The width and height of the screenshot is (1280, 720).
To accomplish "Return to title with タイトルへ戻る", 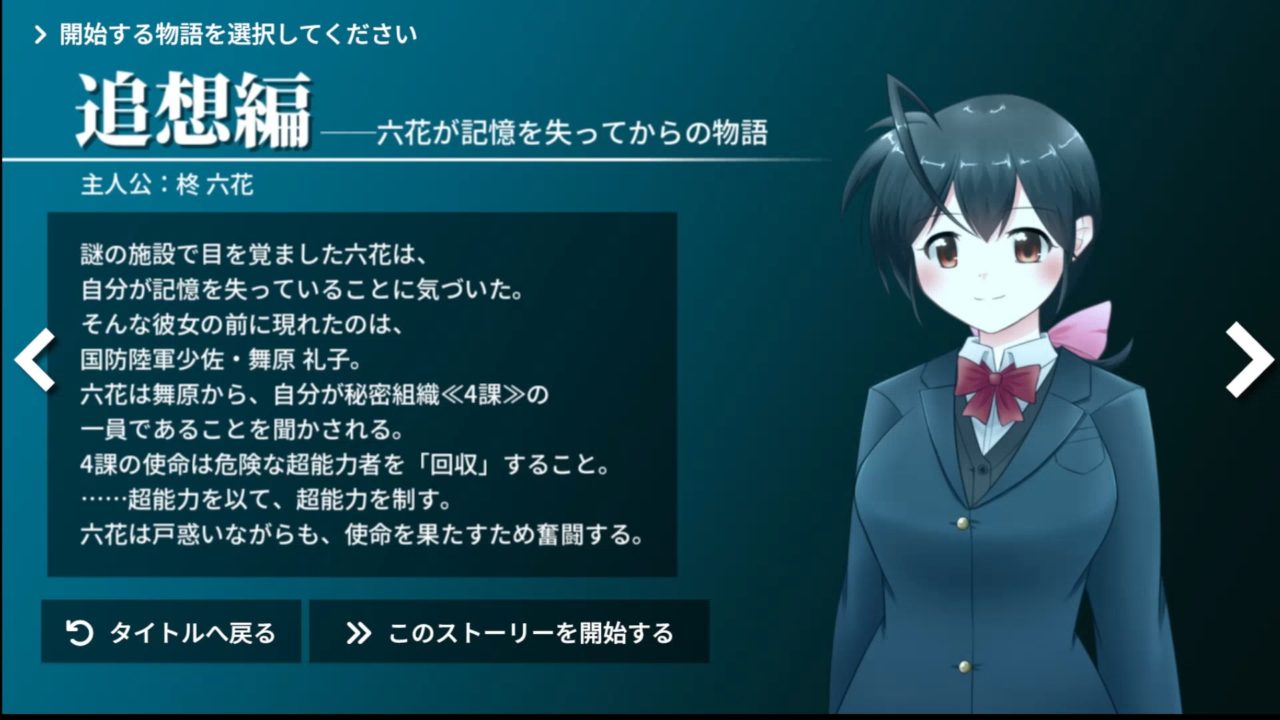I will click(x=171, y=632).
